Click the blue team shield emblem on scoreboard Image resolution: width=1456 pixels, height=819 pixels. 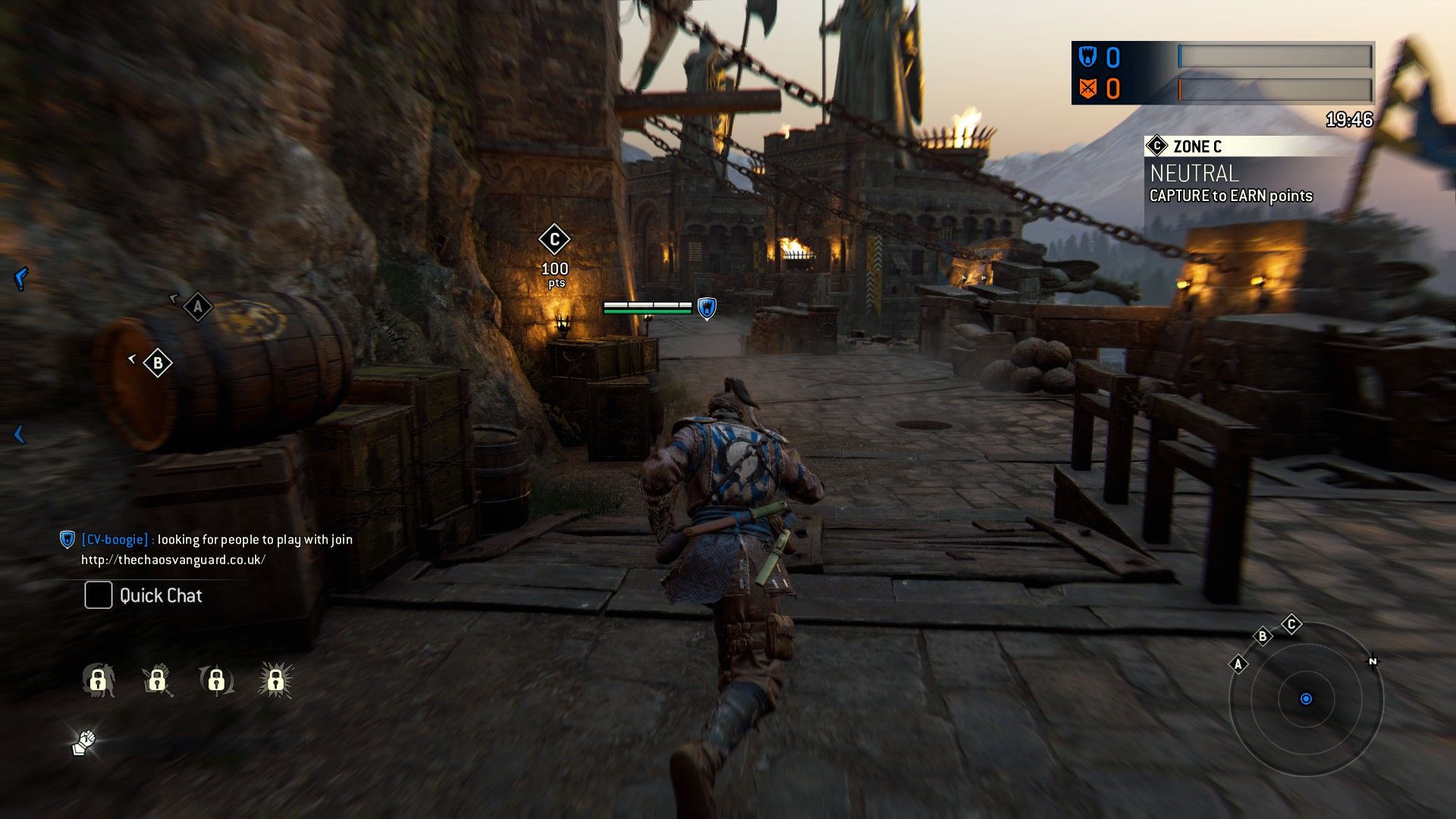point(1088,57)
